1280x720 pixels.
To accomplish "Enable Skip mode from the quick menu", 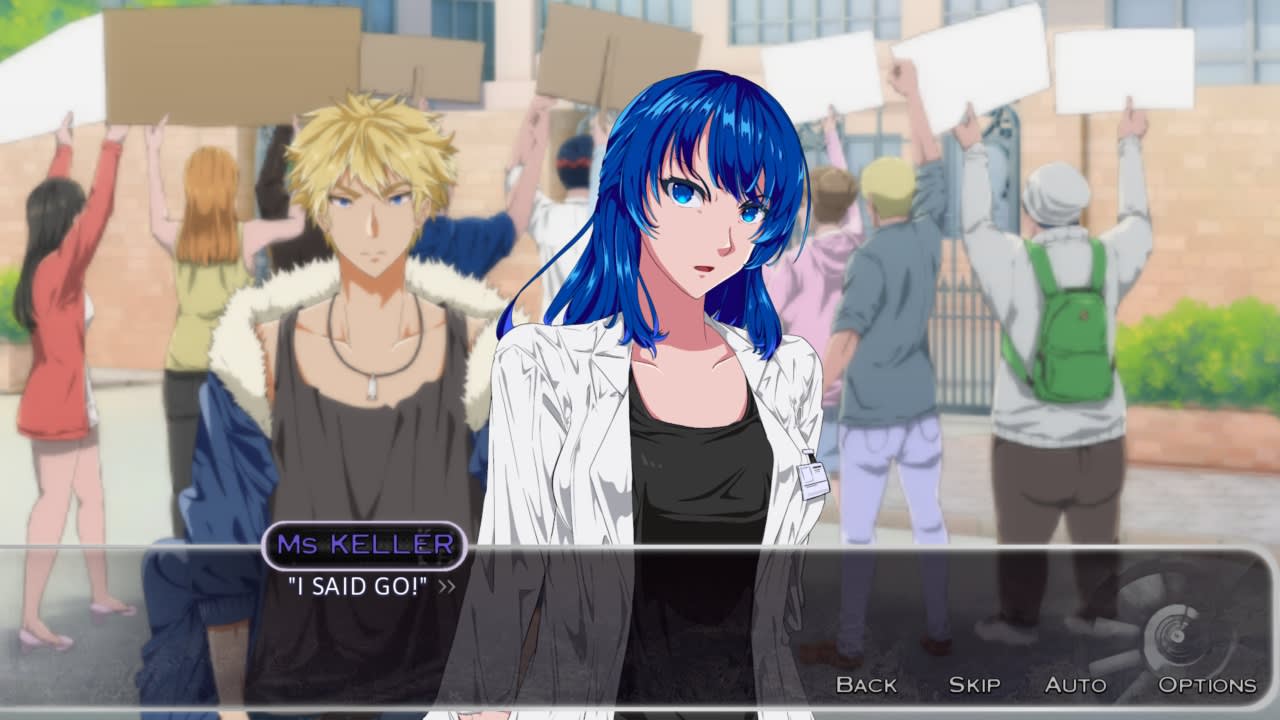I will coord(973,685).
